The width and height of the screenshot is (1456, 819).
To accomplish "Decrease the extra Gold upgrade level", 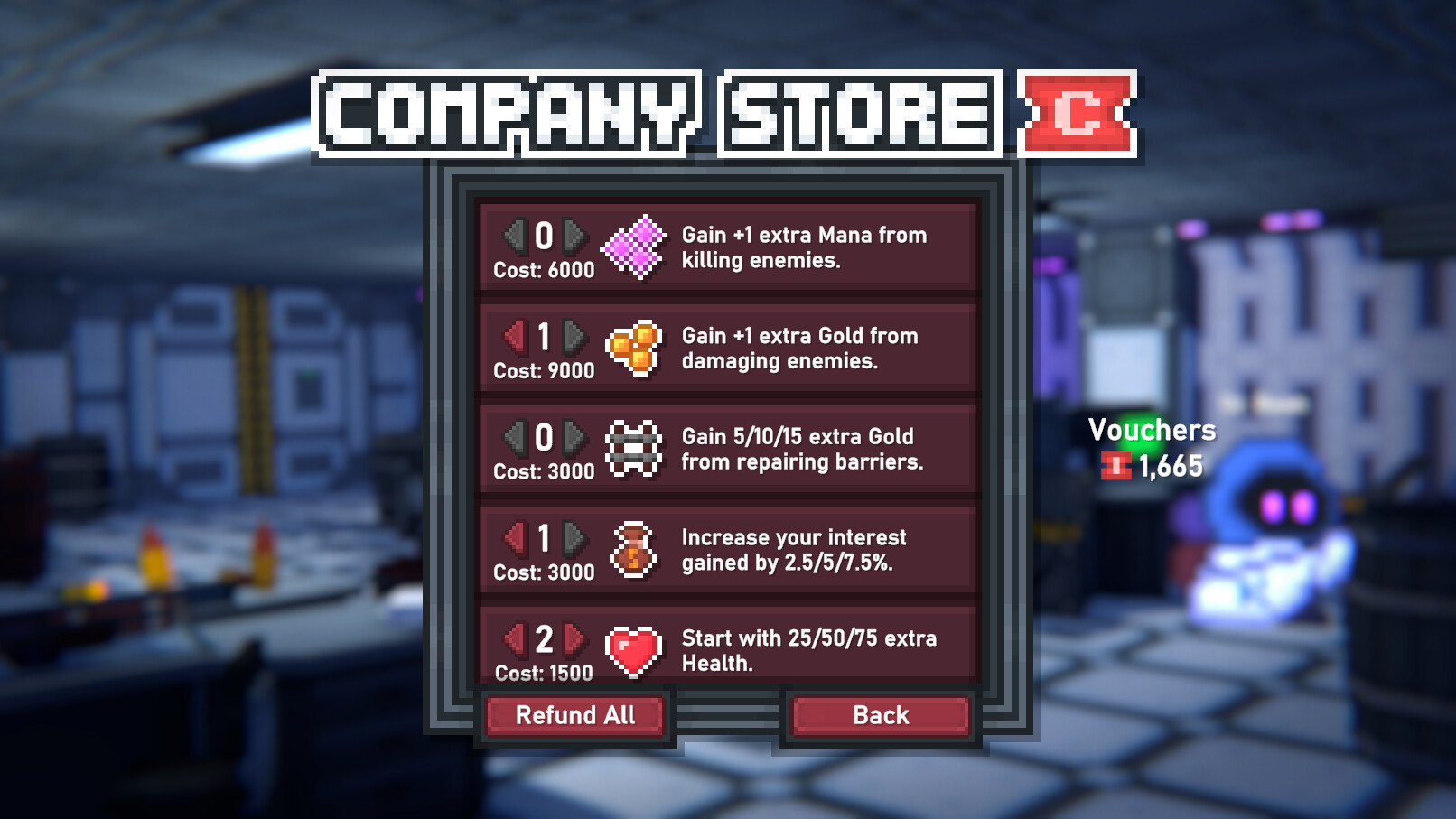I will pos(514,337).
